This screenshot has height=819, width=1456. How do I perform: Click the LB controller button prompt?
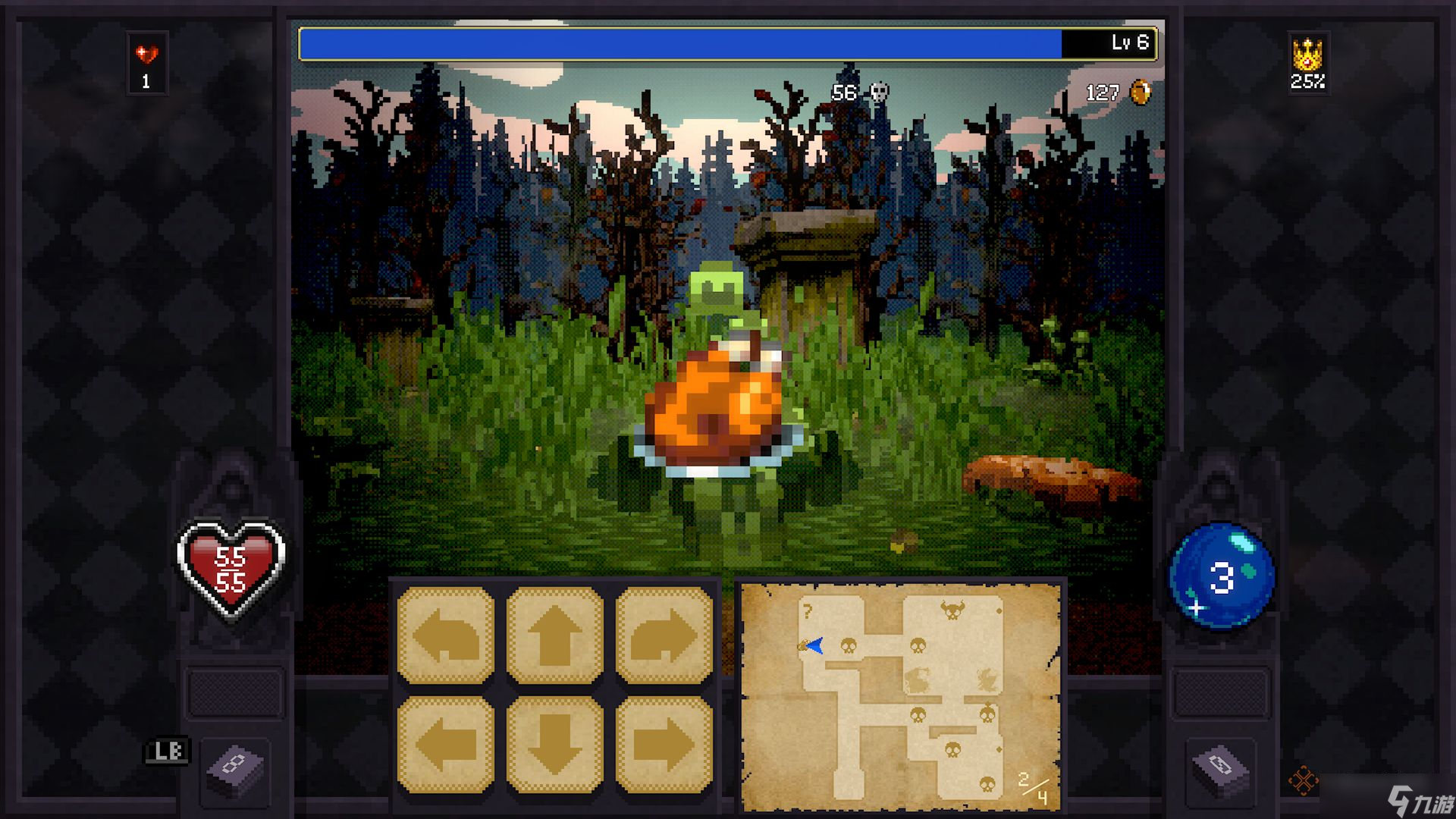168,751
